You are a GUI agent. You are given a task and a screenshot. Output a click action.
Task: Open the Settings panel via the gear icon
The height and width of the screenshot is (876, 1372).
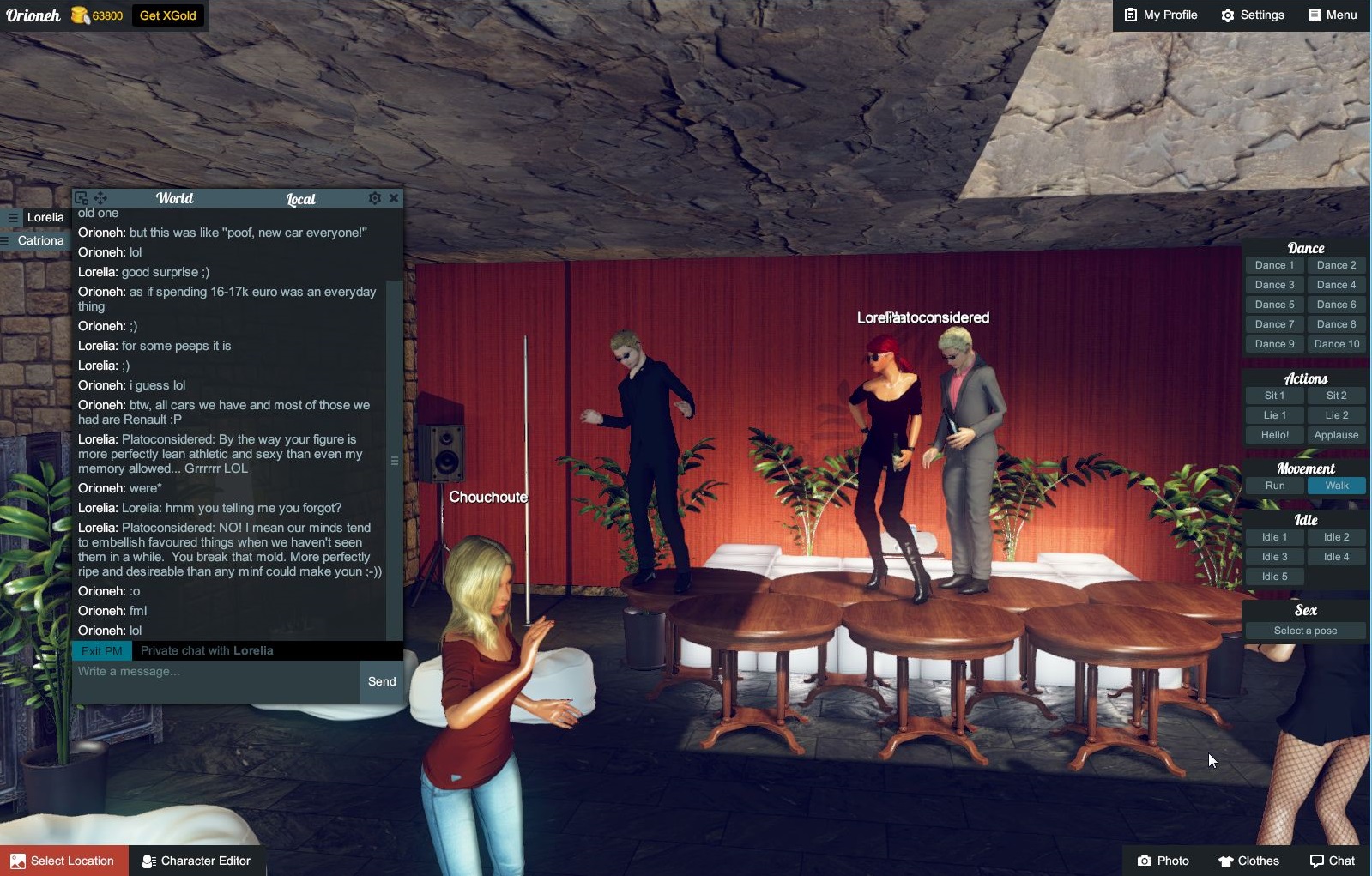(1252, 15)
